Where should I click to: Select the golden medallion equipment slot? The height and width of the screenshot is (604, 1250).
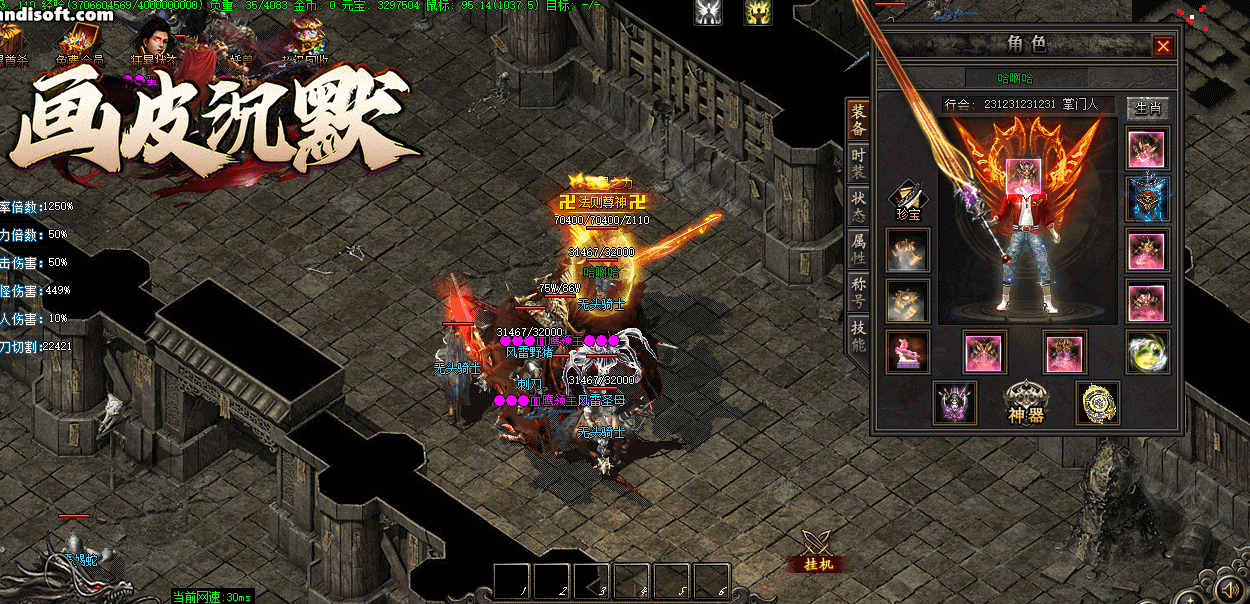(1097, 402)
